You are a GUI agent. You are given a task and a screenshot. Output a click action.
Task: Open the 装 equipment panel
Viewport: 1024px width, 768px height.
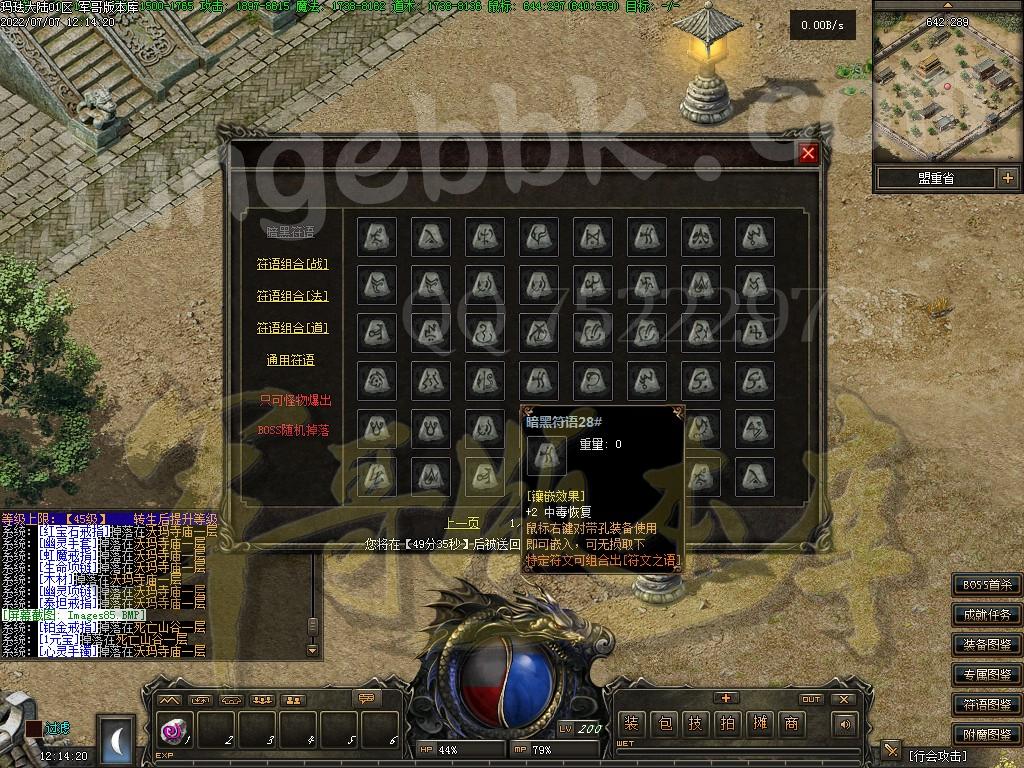point(631,724)
